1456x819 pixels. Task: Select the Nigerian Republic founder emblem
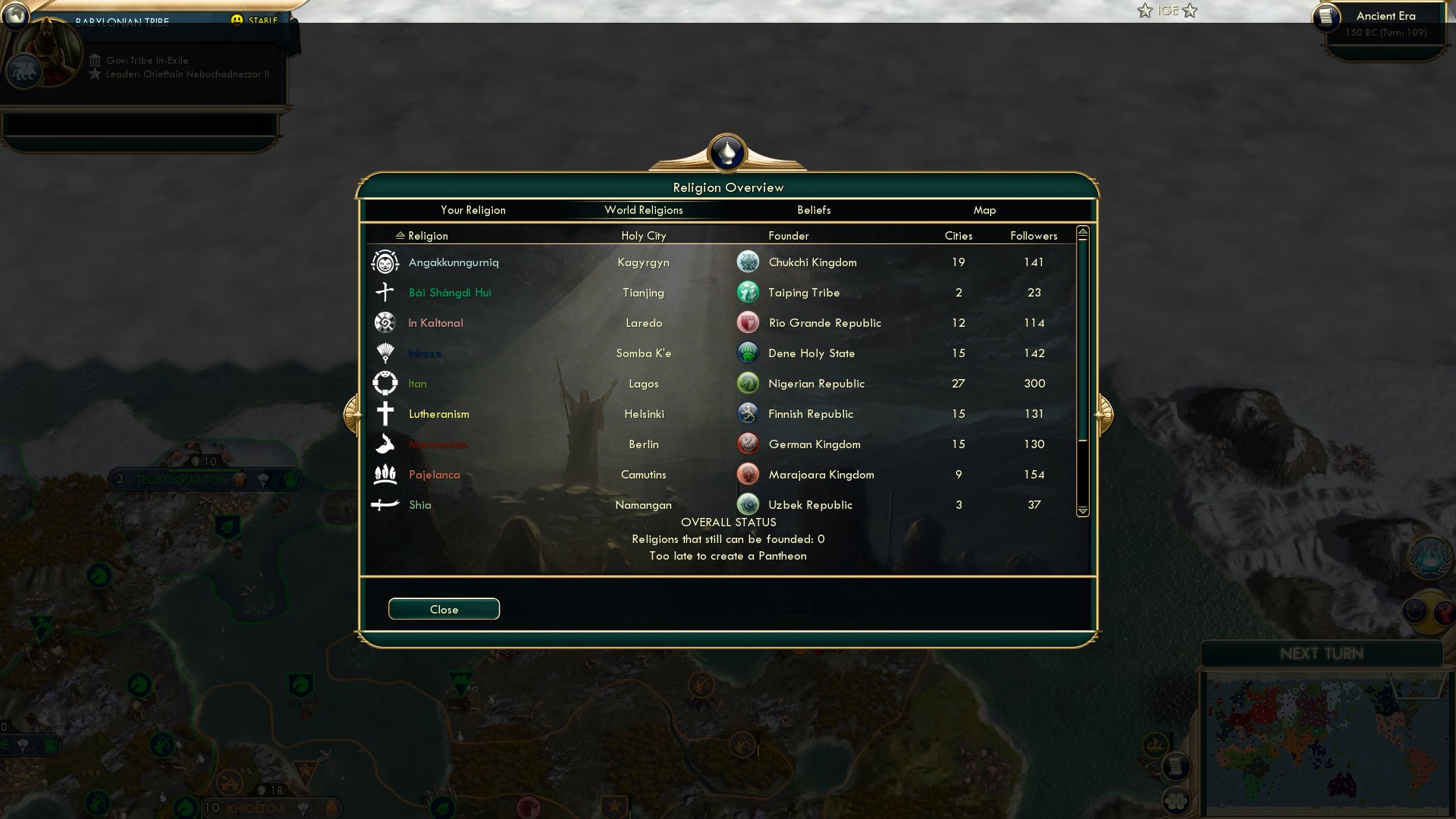(x=748, y=383)
